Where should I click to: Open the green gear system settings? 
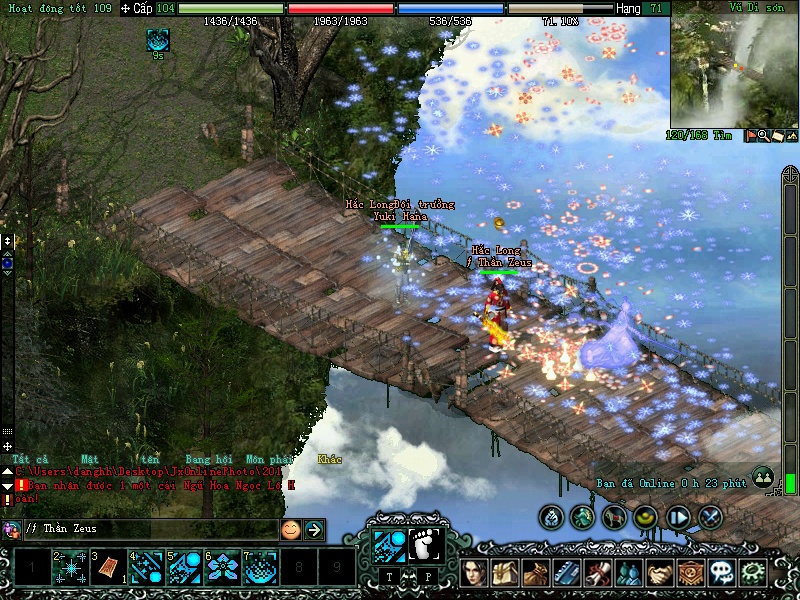[x=752, y=573]
